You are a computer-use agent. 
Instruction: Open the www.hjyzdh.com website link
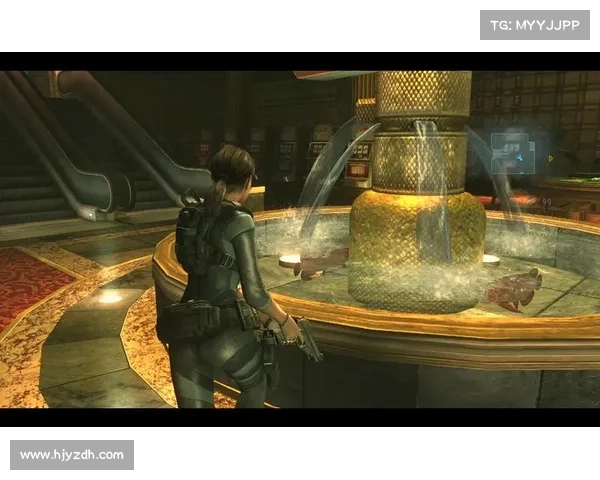tap(72, 455)
